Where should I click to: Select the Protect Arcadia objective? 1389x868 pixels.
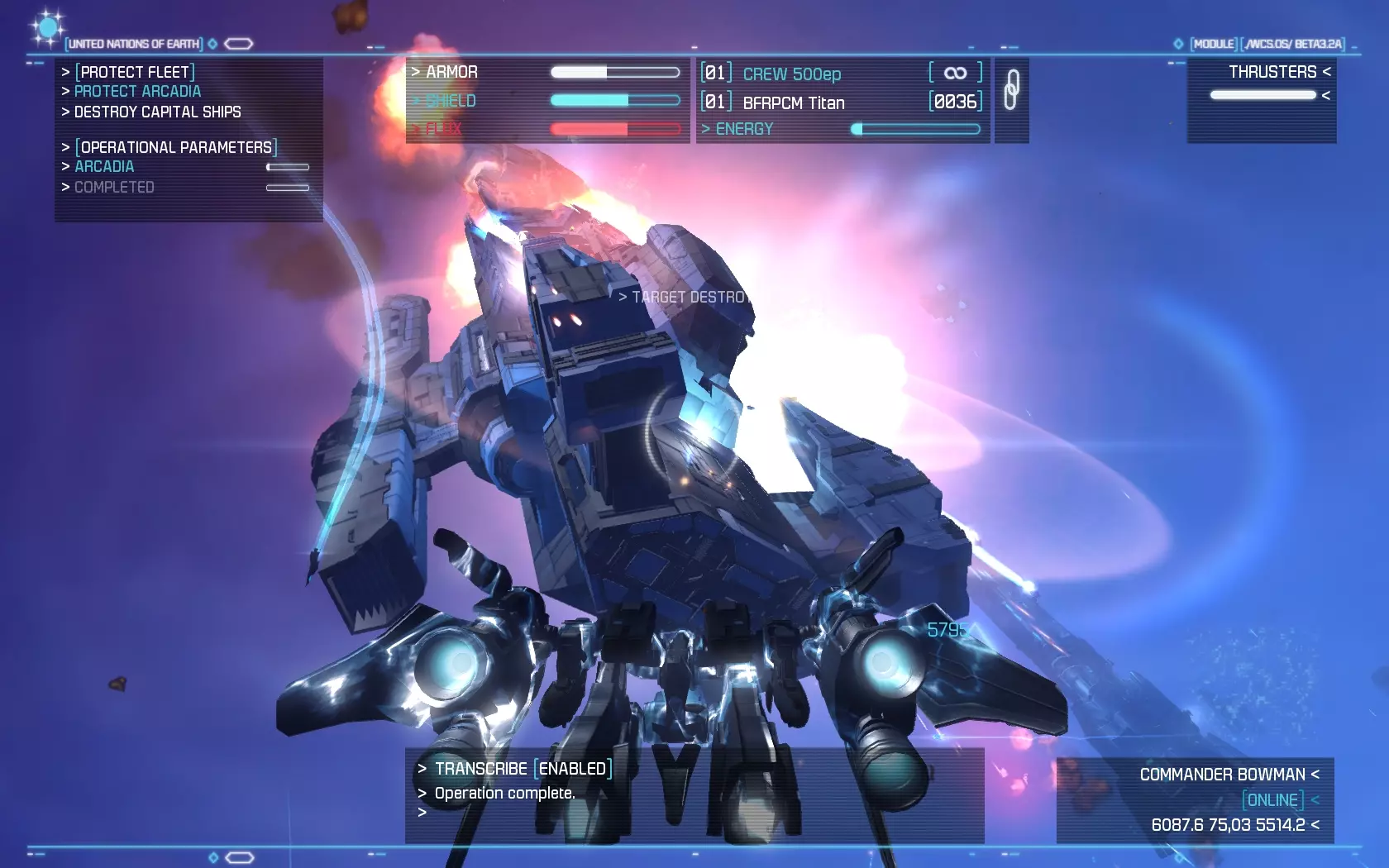coord(137,91)
